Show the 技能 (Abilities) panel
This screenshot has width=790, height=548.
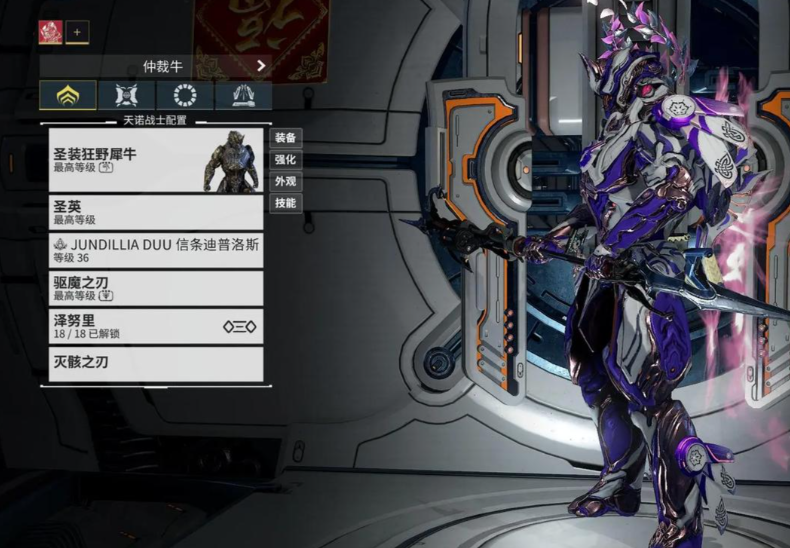click(285, 203)
